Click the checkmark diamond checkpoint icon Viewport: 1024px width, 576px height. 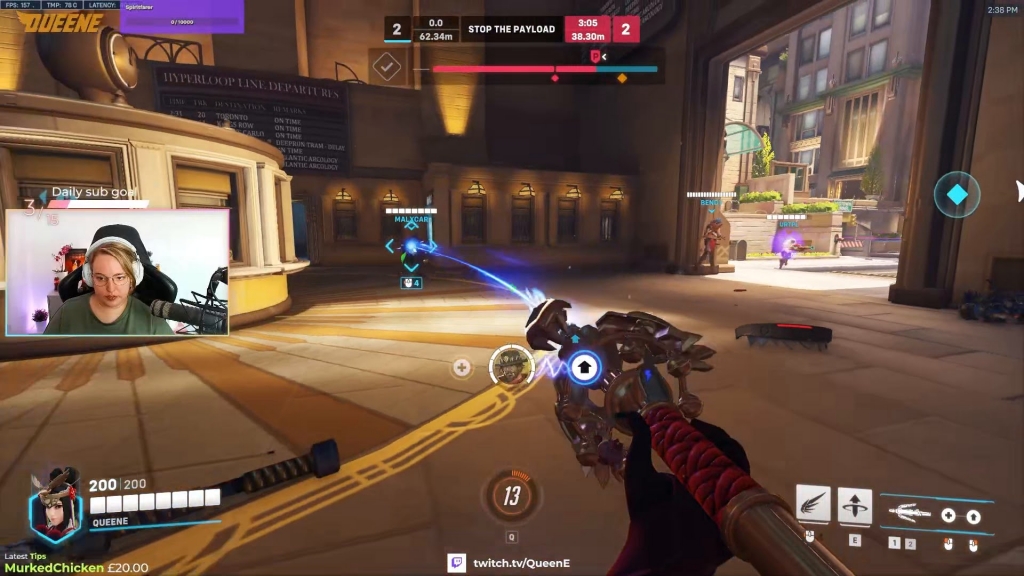coord(387,67)
